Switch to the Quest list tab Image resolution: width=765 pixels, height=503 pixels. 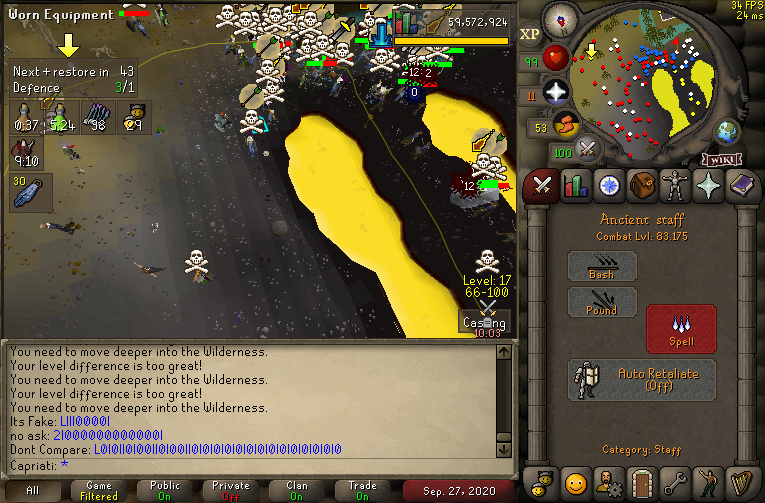(608, 186)
